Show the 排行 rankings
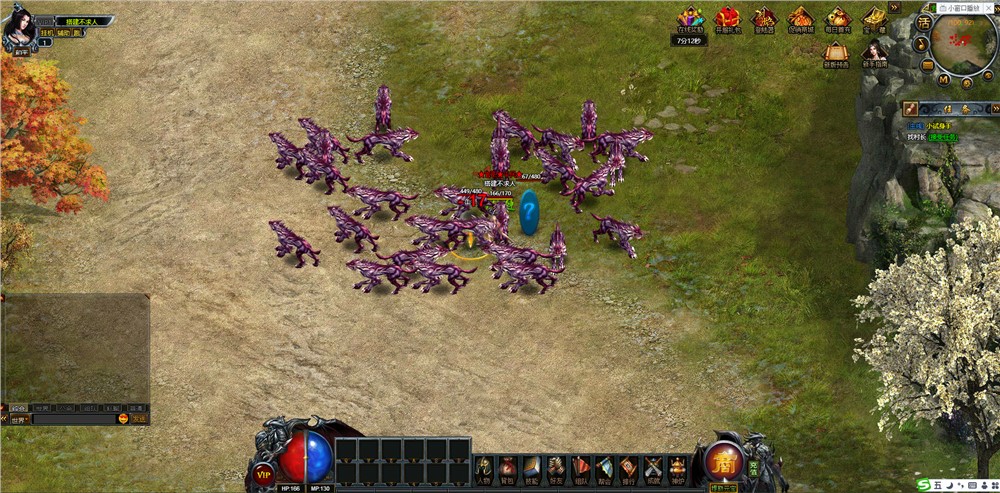1000x493 pixels. [x=628, y=468]
